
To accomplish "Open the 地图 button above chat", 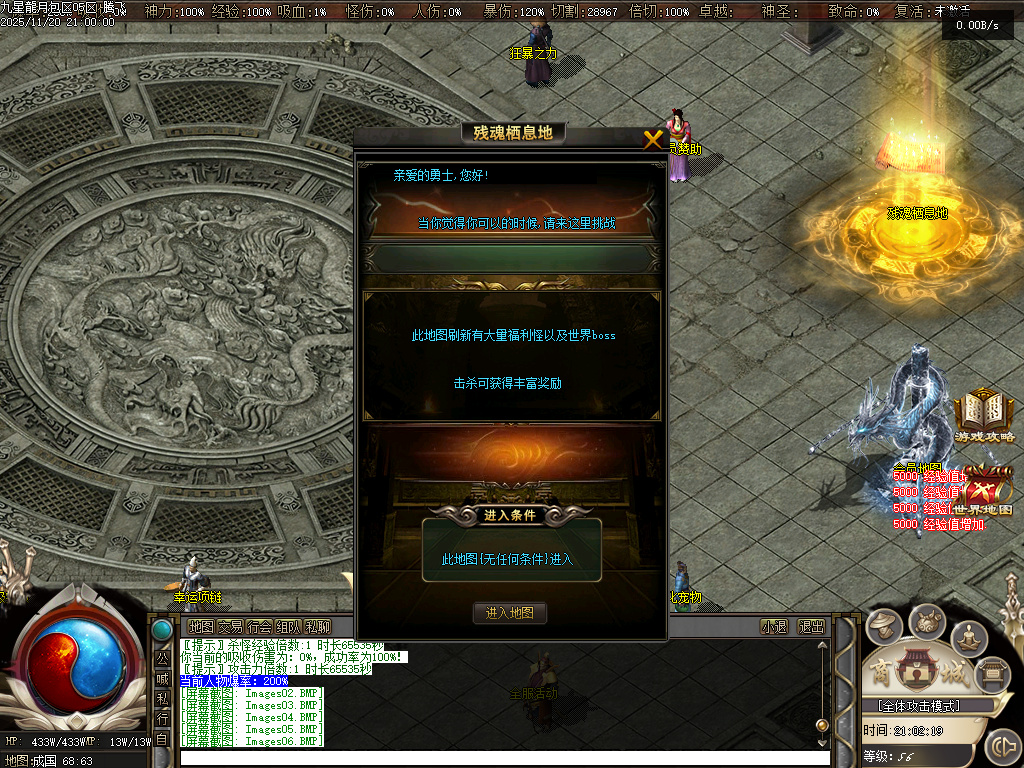I will (x=201, y=627).
